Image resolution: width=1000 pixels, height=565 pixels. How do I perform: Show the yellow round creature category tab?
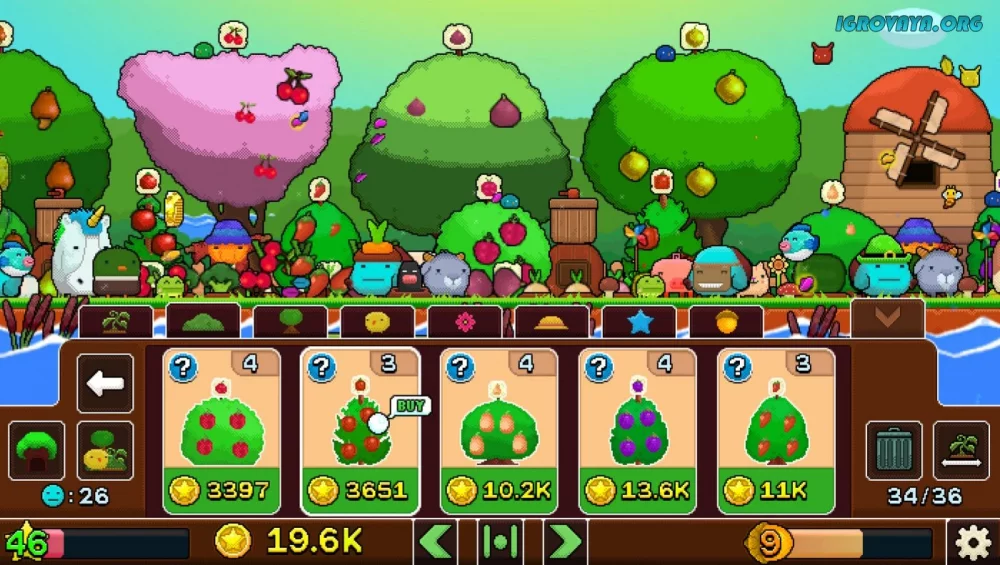pyautogui.click(x=377, y=322)
